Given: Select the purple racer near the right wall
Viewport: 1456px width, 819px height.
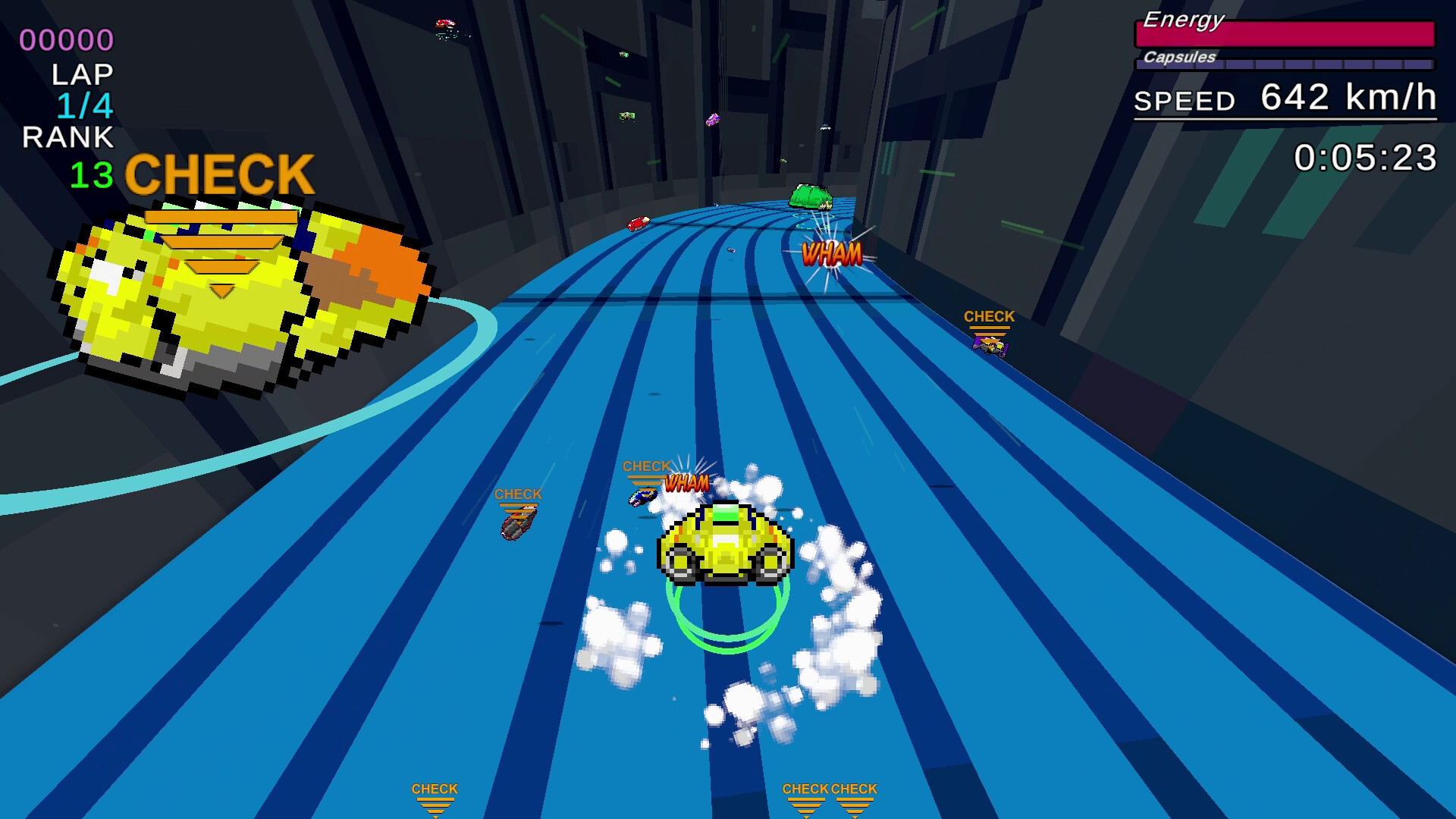Looking at the screenshot, I should 991,347.
